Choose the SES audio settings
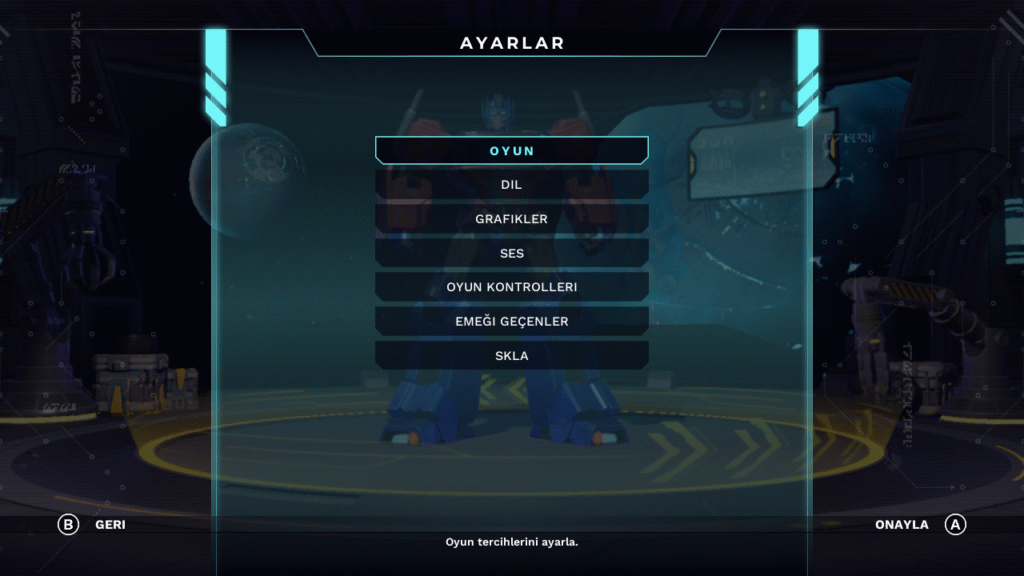The image size is (1024, 576). (512, 253)
